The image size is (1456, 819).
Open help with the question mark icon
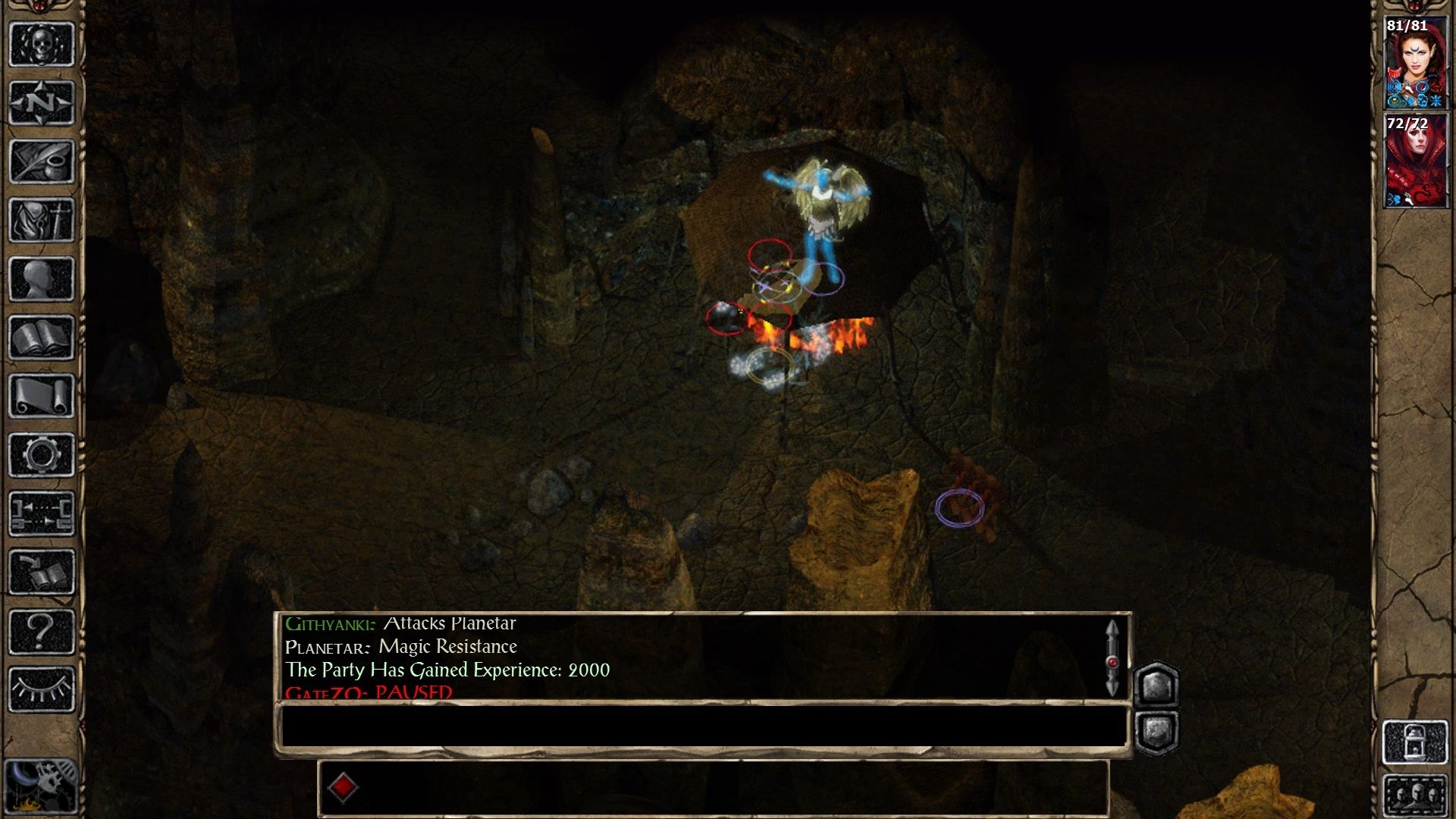pos(41,631)
